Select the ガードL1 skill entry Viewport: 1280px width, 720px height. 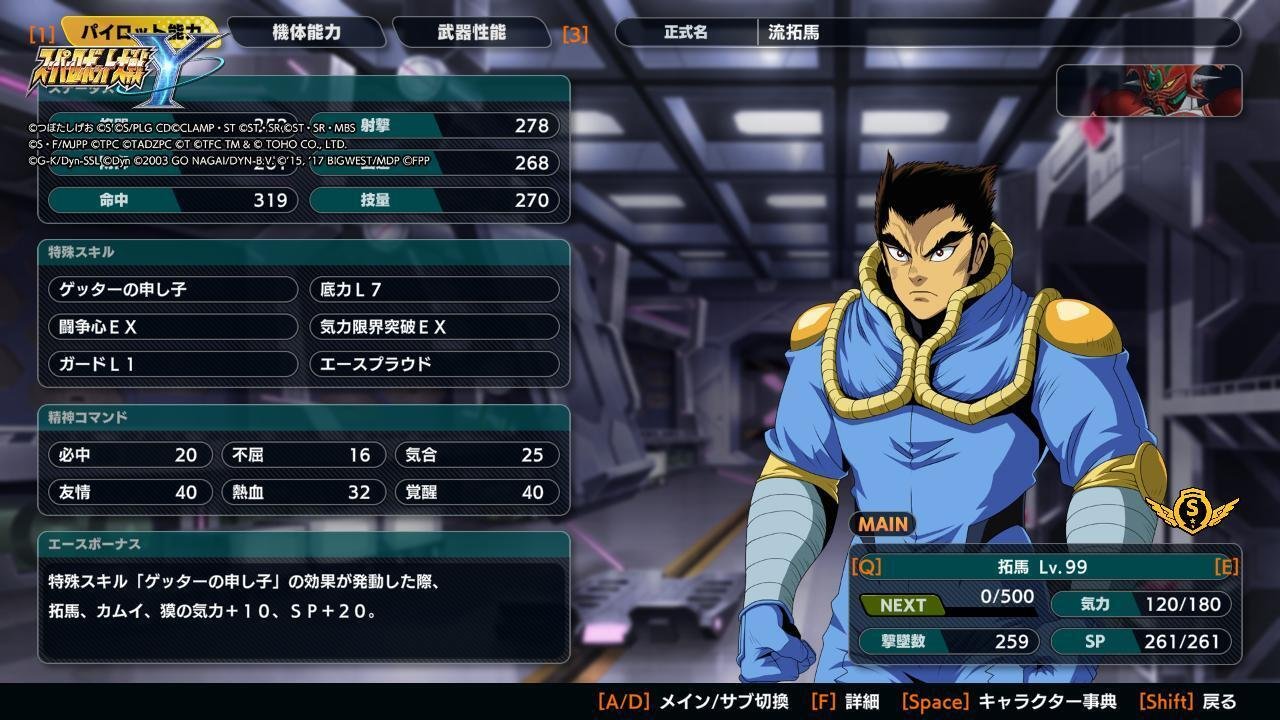(x=173, y=364)
